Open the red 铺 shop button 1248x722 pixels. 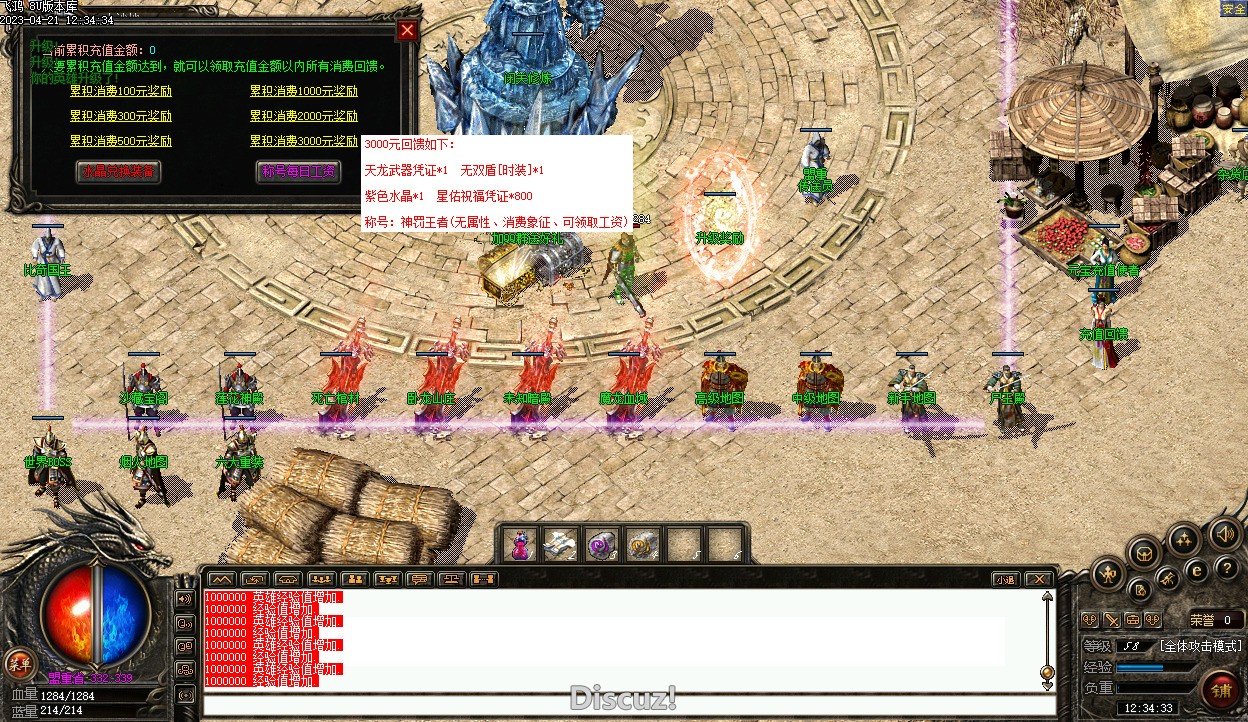pos(1222,690)
